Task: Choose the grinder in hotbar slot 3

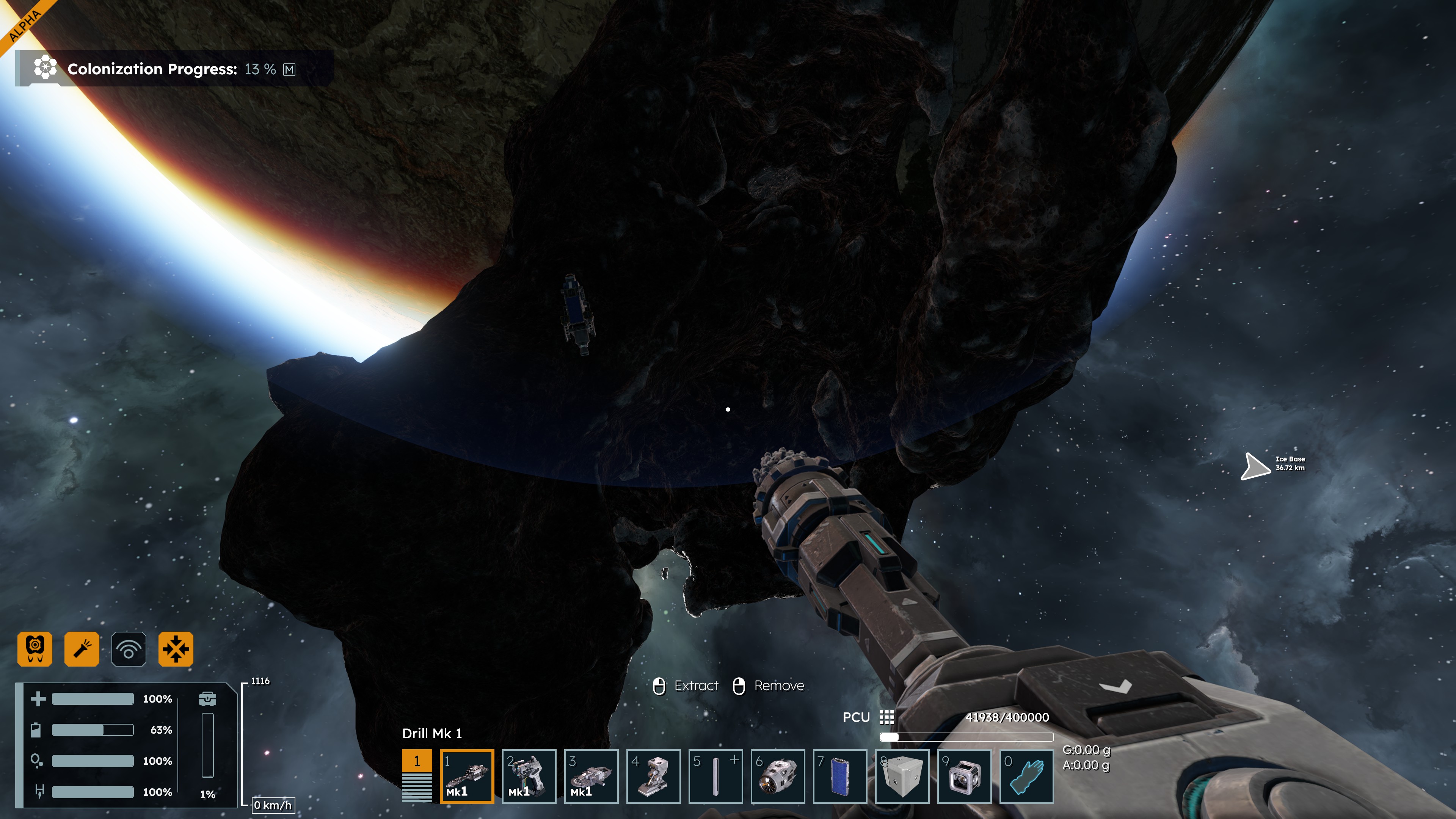Action: pos(591,775)
